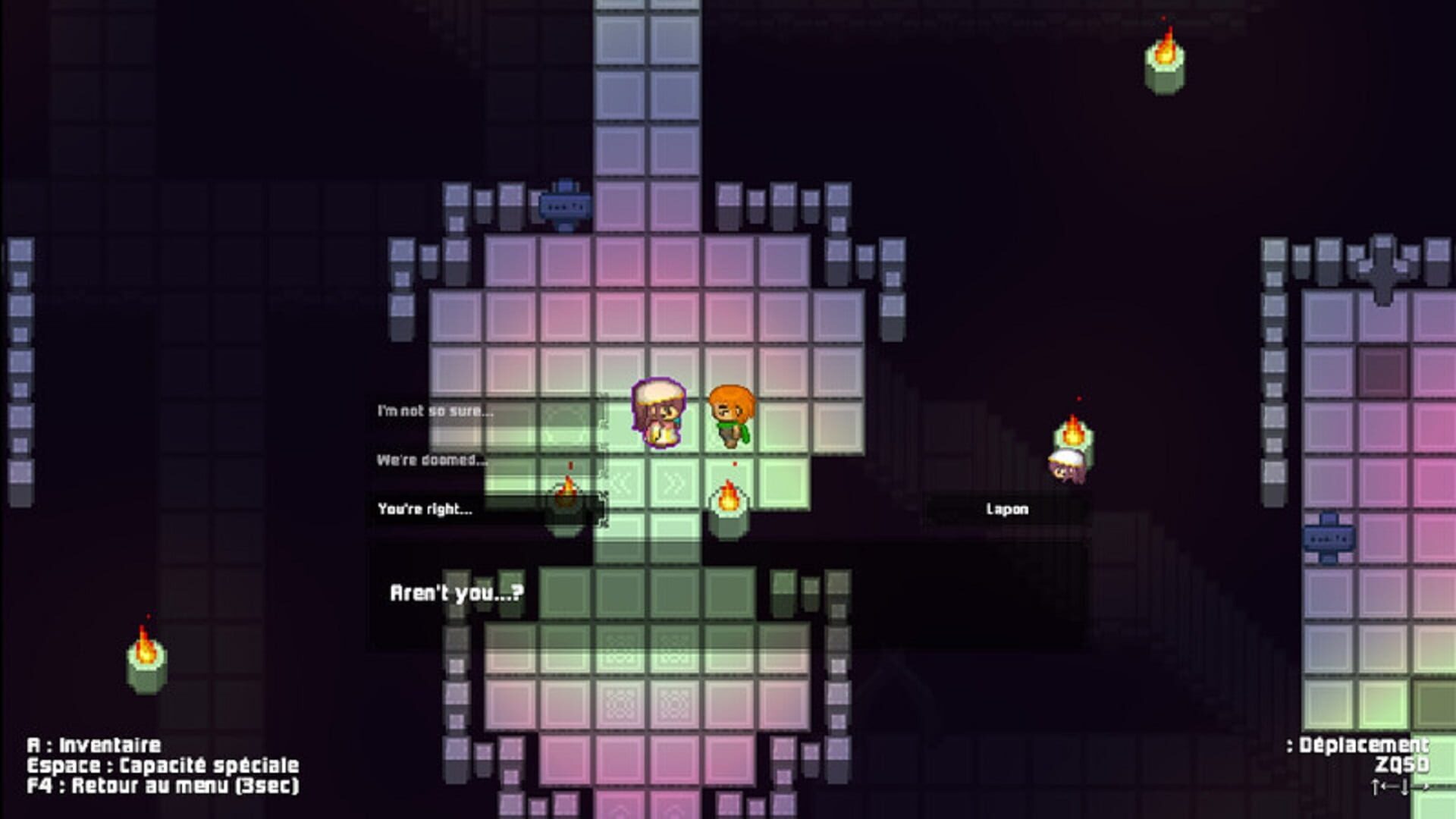Select the "We're doomed..." response

pos(432,459)
